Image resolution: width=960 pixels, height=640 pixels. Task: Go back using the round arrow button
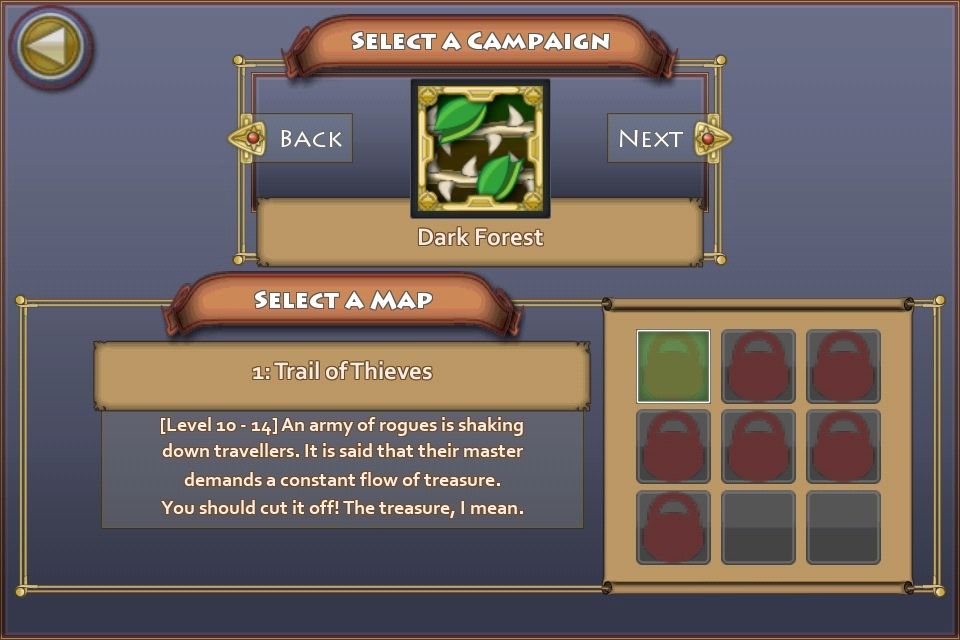click(x=50, y=46)
